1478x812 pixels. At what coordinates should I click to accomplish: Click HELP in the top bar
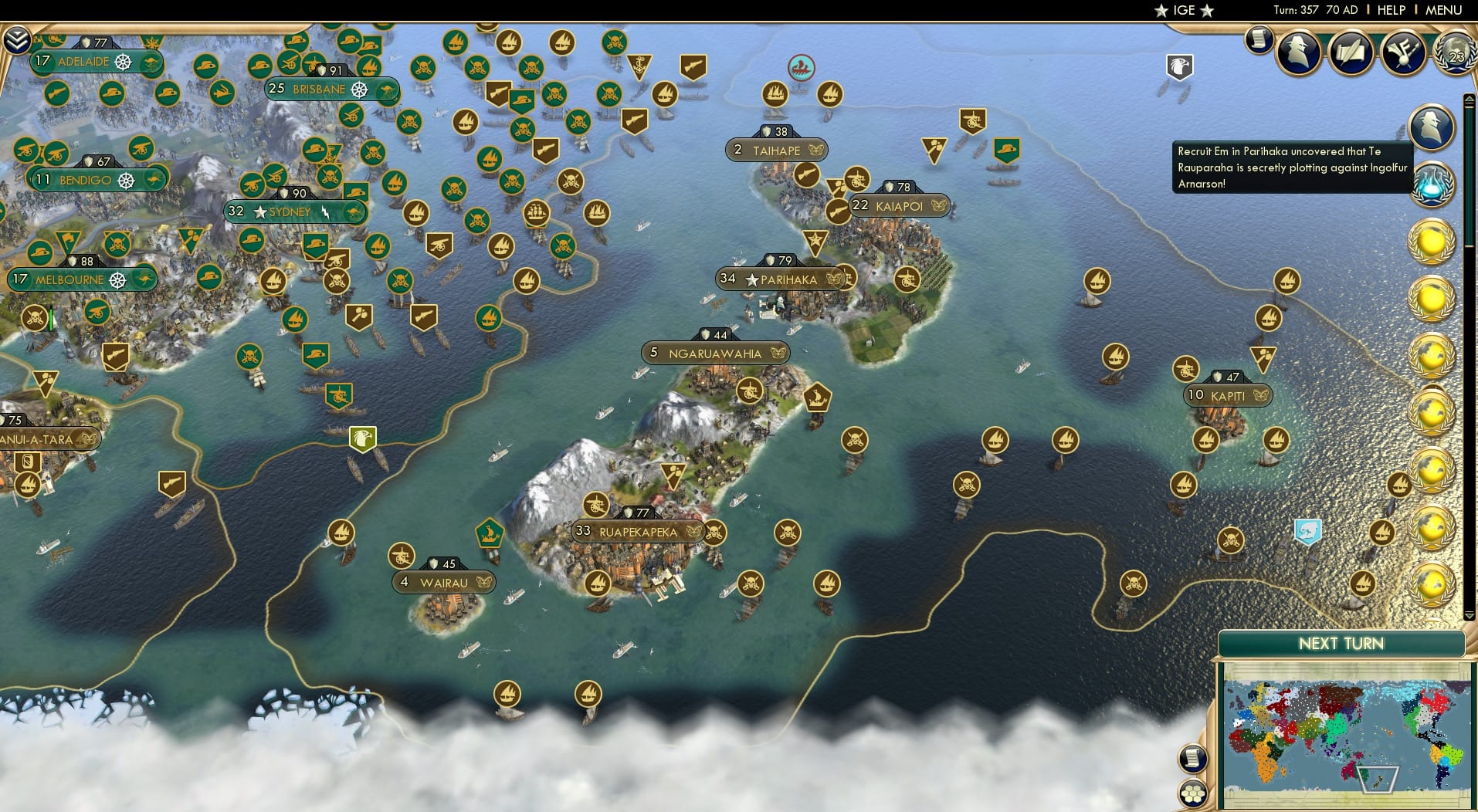pos(1391,11)
